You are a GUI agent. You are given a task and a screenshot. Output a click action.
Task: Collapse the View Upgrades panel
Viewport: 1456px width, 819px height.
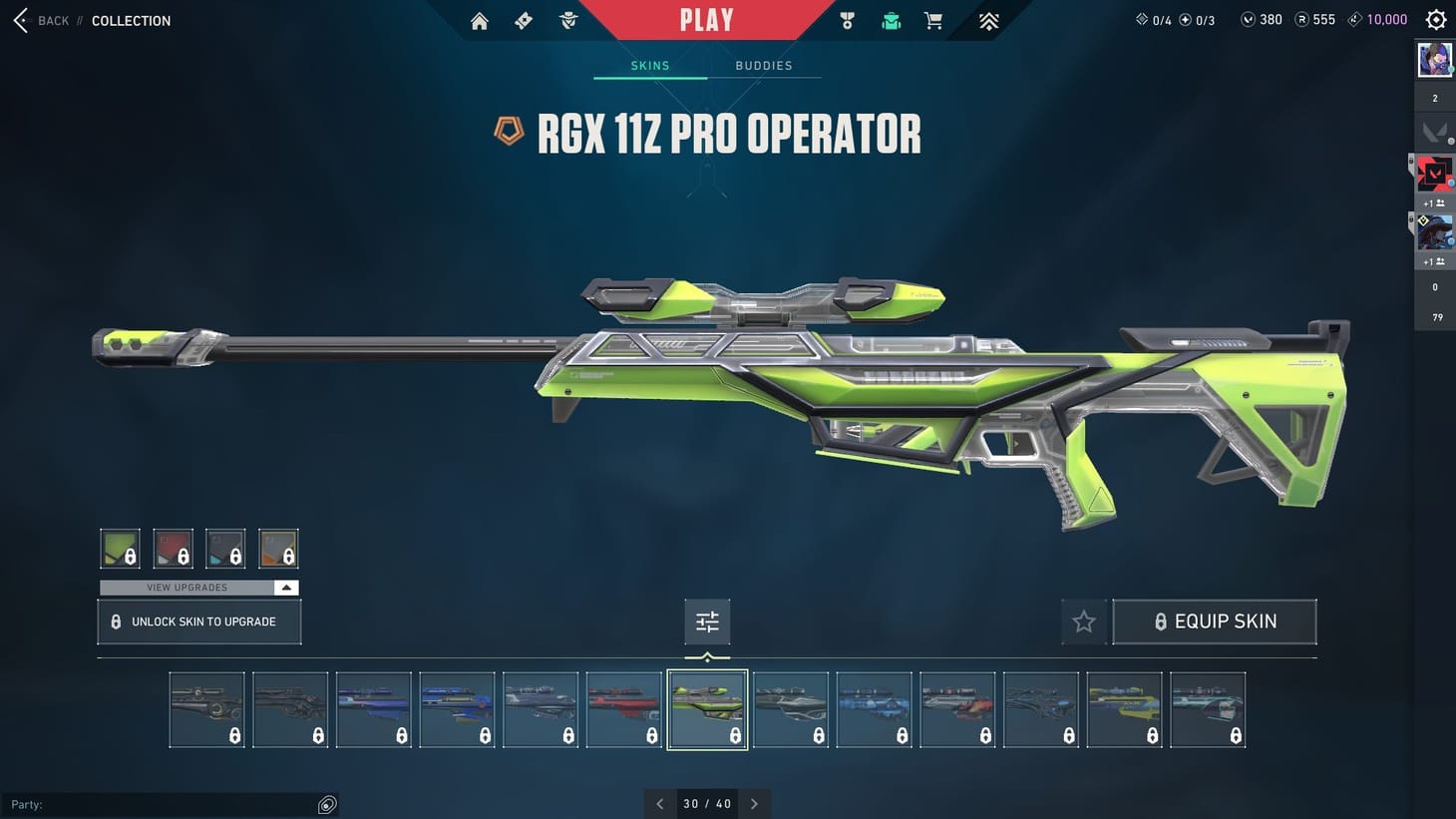pos(286,588)
